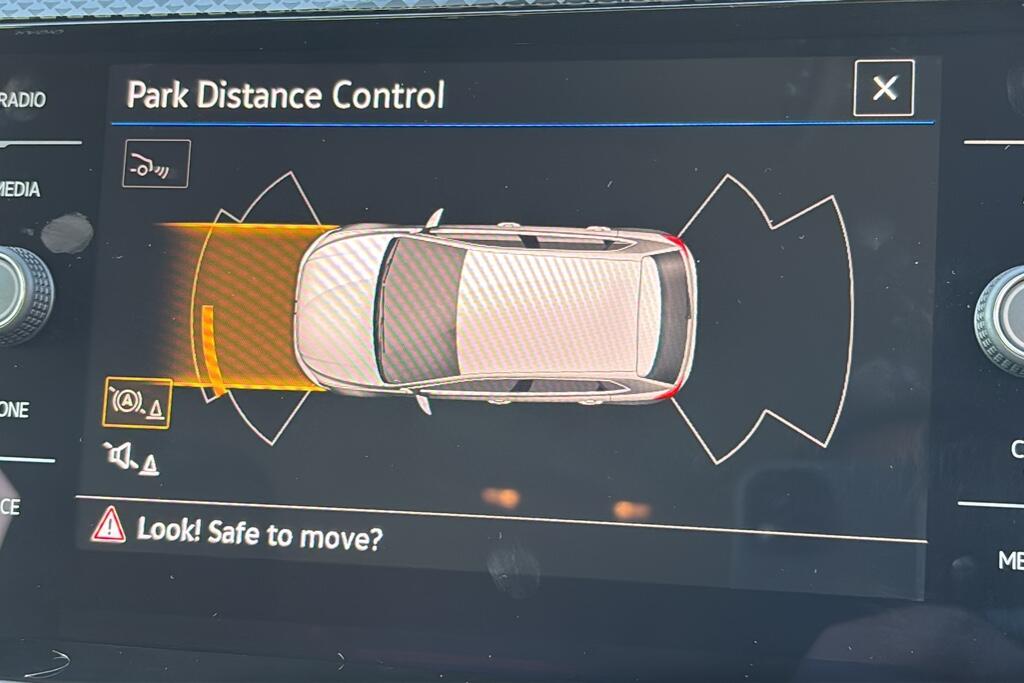Toggle the yellow manoeuvre braking icon
1024x683 pixels.
click(137, 403)
